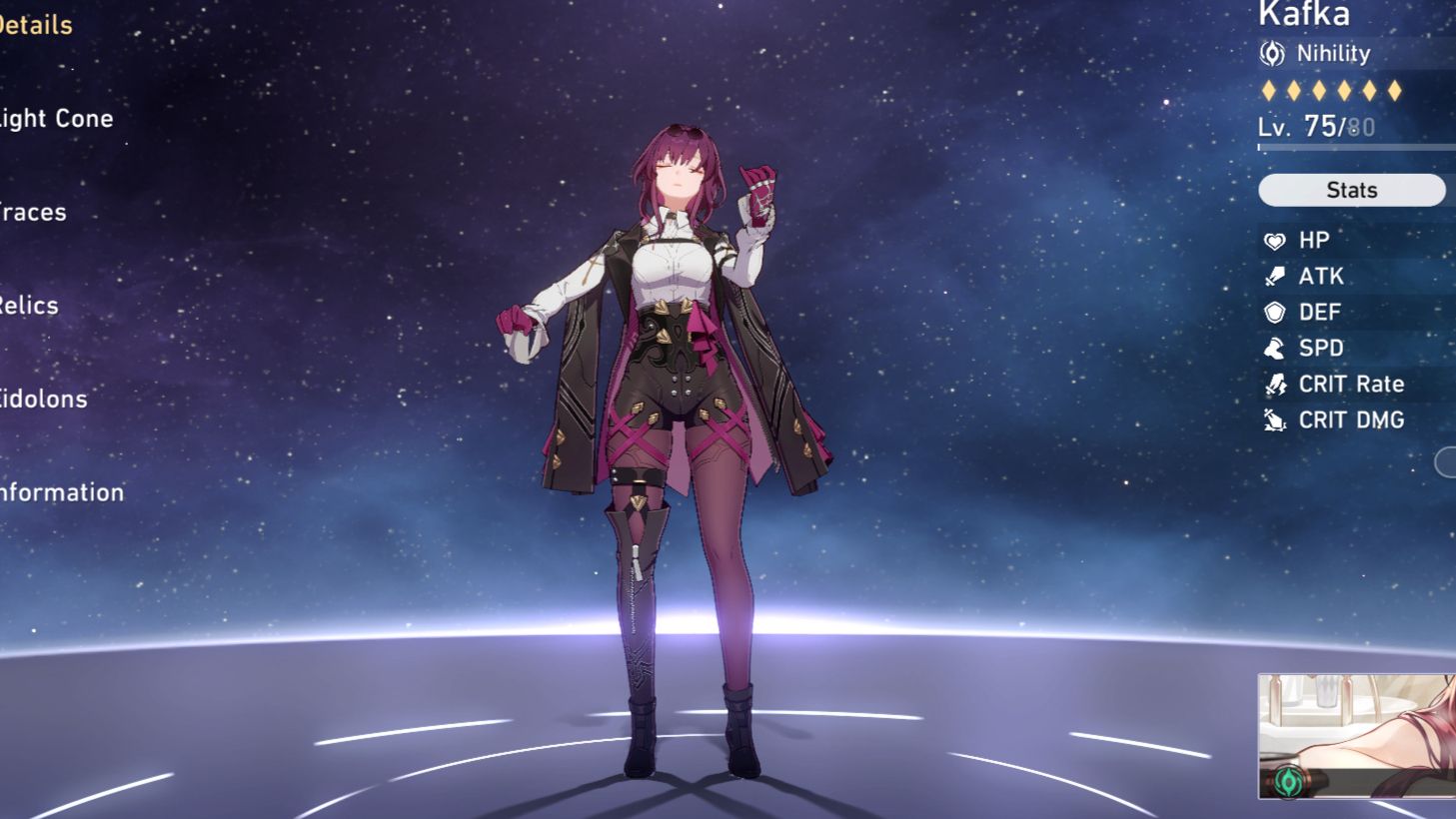
Task: Select Traces in the left sidebar
Action: point(33,212)
